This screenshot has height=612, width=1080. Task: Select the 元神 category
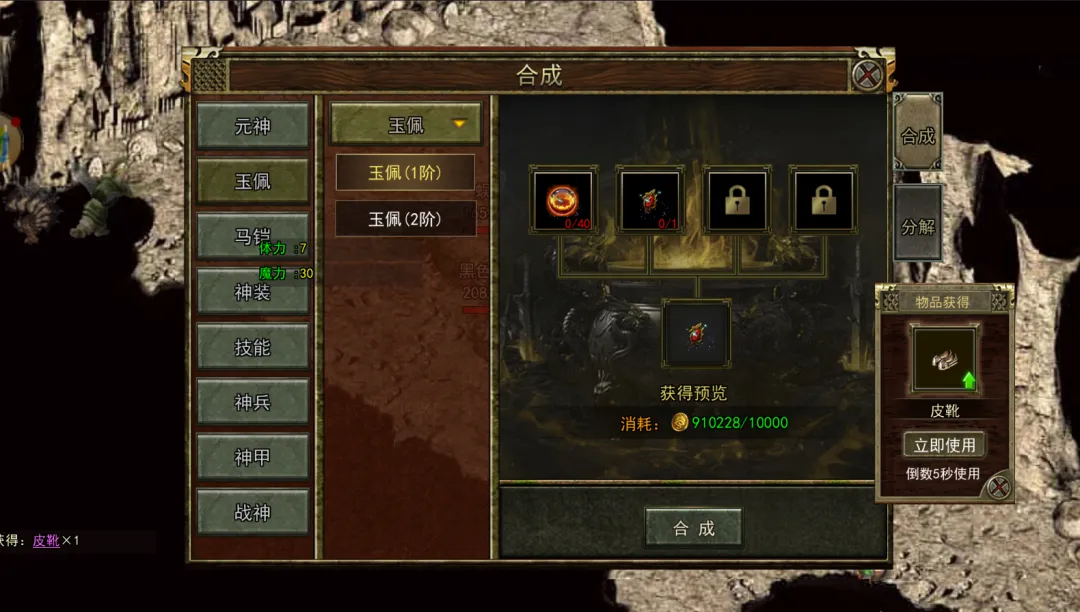point(253,126)
